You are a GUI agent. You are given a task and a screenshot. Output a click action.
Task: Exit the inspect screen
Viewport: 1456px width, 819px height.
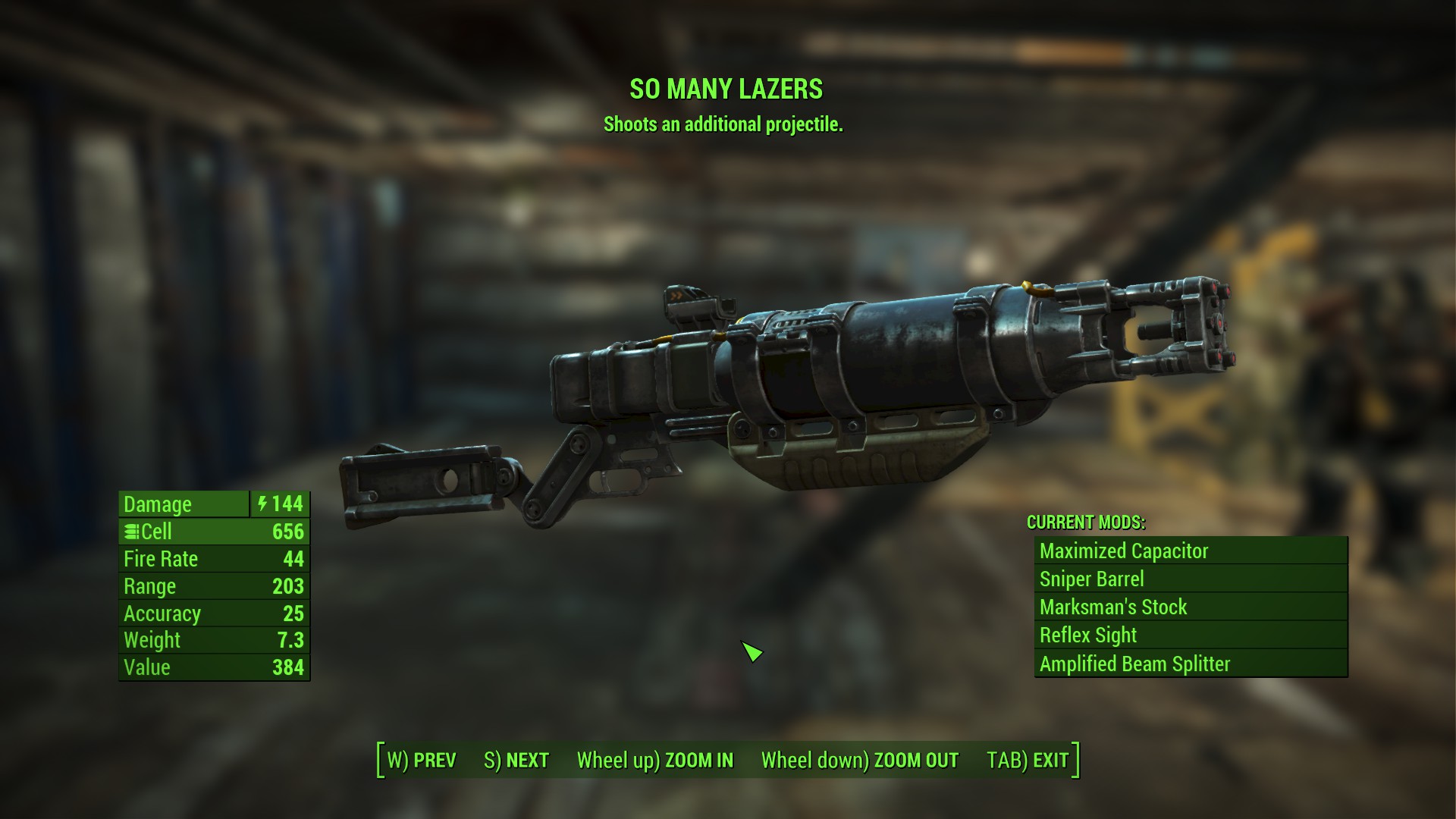[x=1028, y=760]
